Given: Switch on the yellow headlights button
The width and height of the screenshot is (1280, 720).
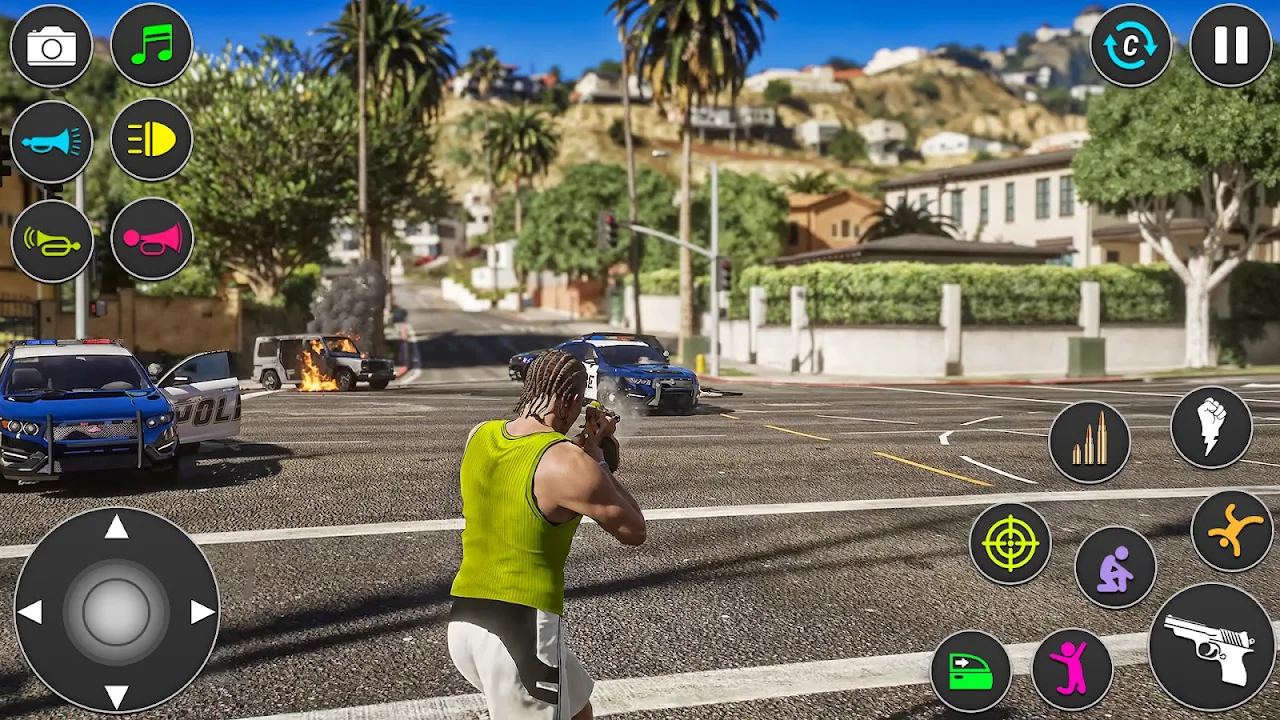Looking at the screenshot, I should [x=151, y=140].
